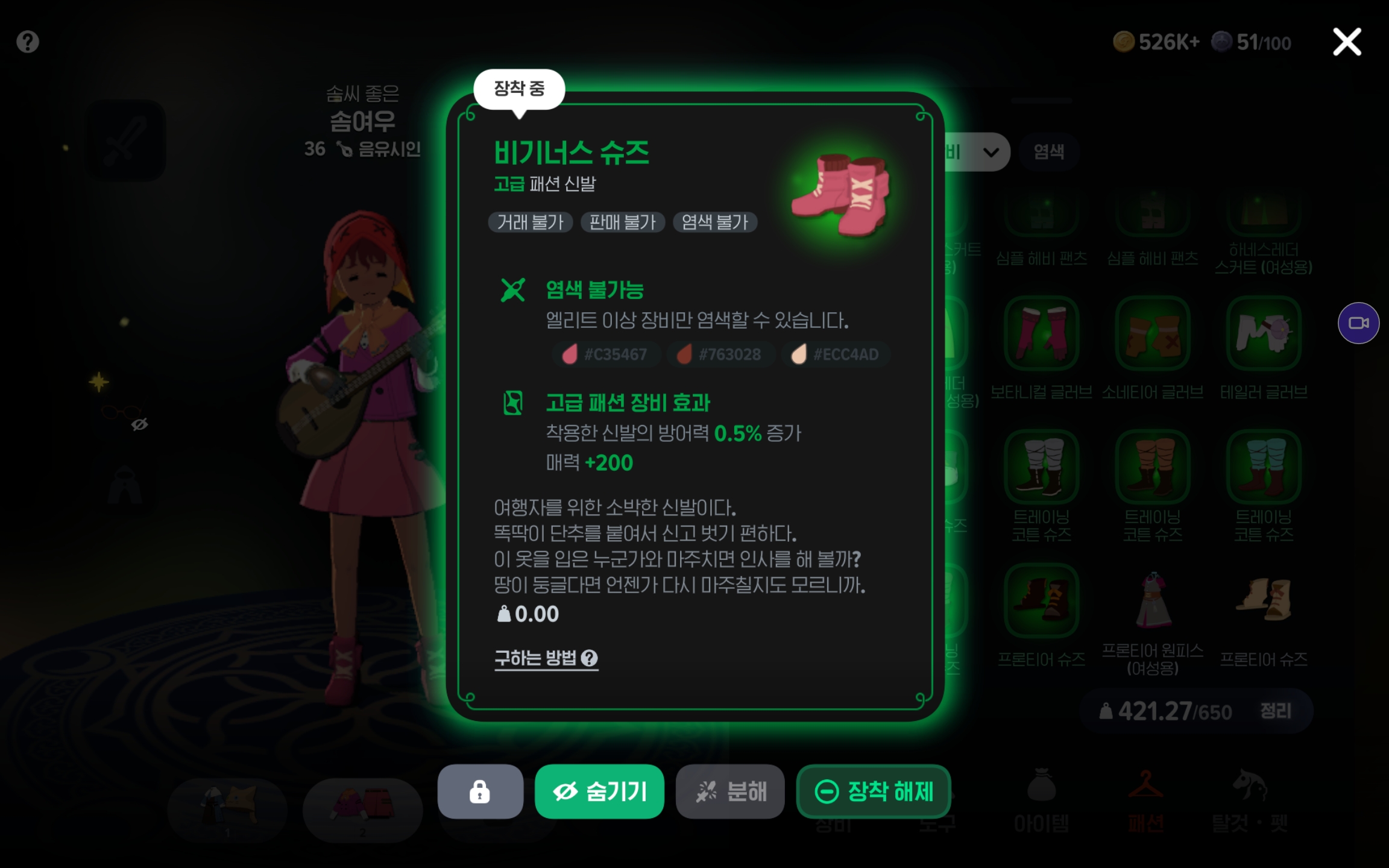Switch to the 탈것 · 펫 tab
Image resolution: width=1389 pixels, height=868 pixels.
coord(1250,802)
